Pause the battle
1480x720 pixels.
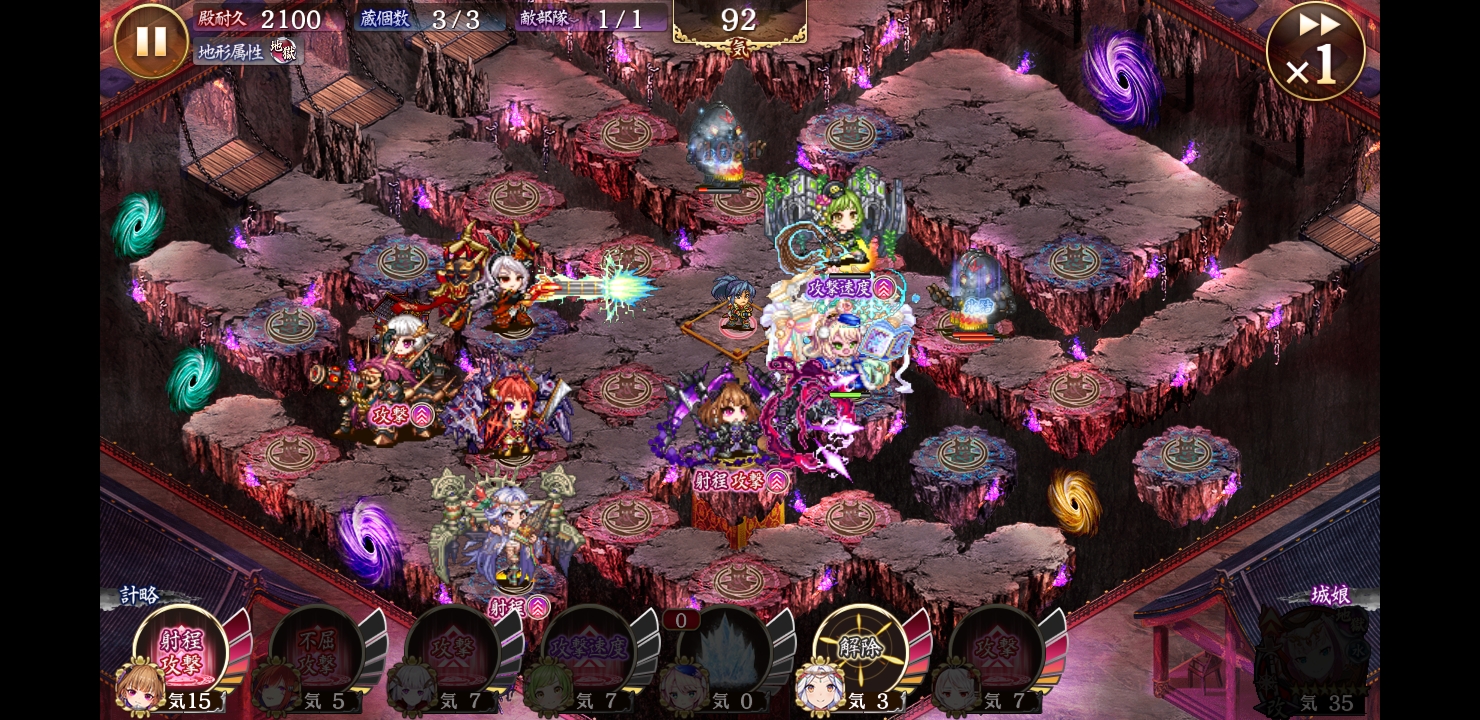tap(151, 41)
